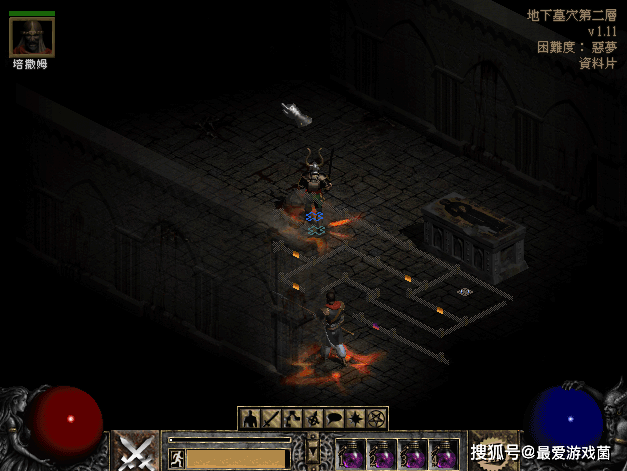Click the mercenary portrait of 培撒姆
The width and height of the screenshot is (627, 471).
[31, 37]
